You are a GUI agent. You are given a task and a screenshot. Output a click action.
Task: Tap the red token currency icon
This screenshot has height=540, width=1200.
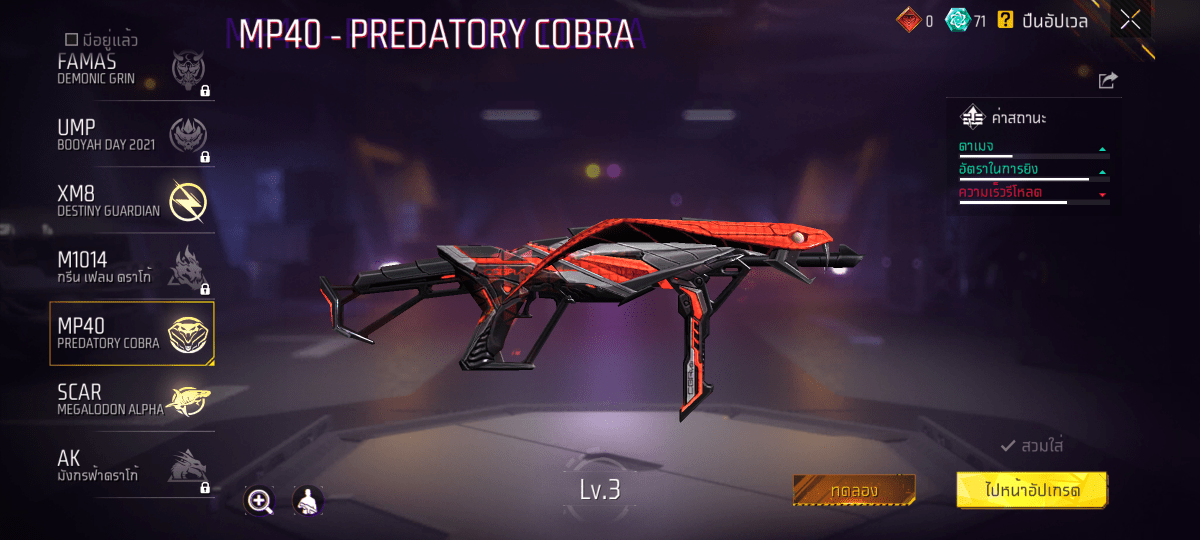coord(908,20)
